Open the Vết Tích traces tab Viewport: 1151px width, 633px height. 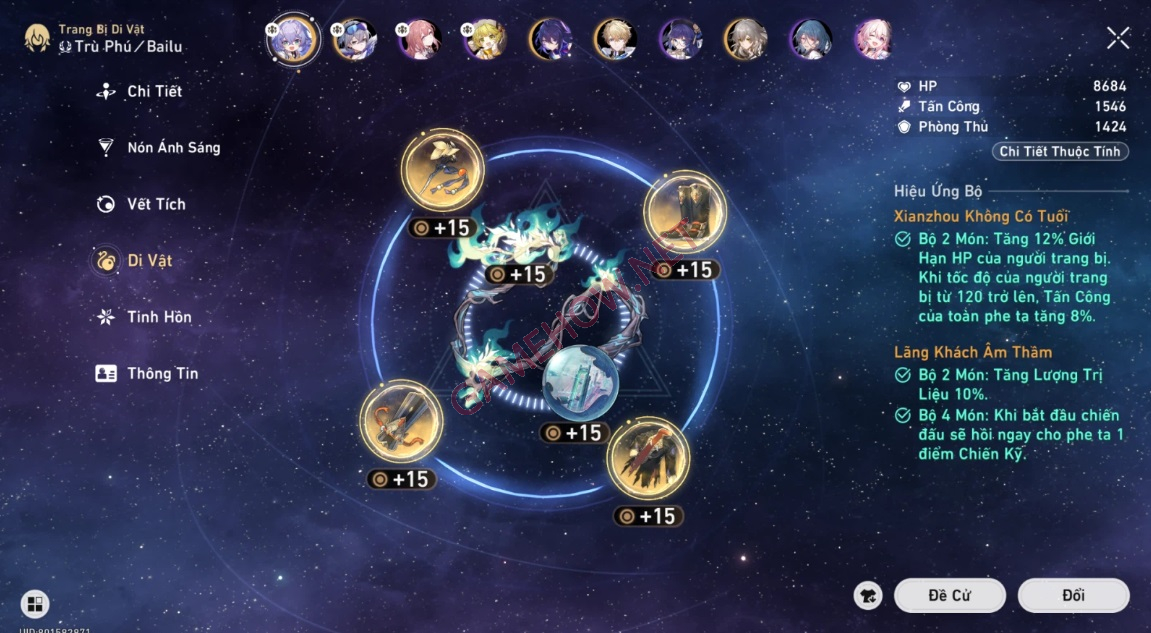pyautogui.click(x=156, y=204)
